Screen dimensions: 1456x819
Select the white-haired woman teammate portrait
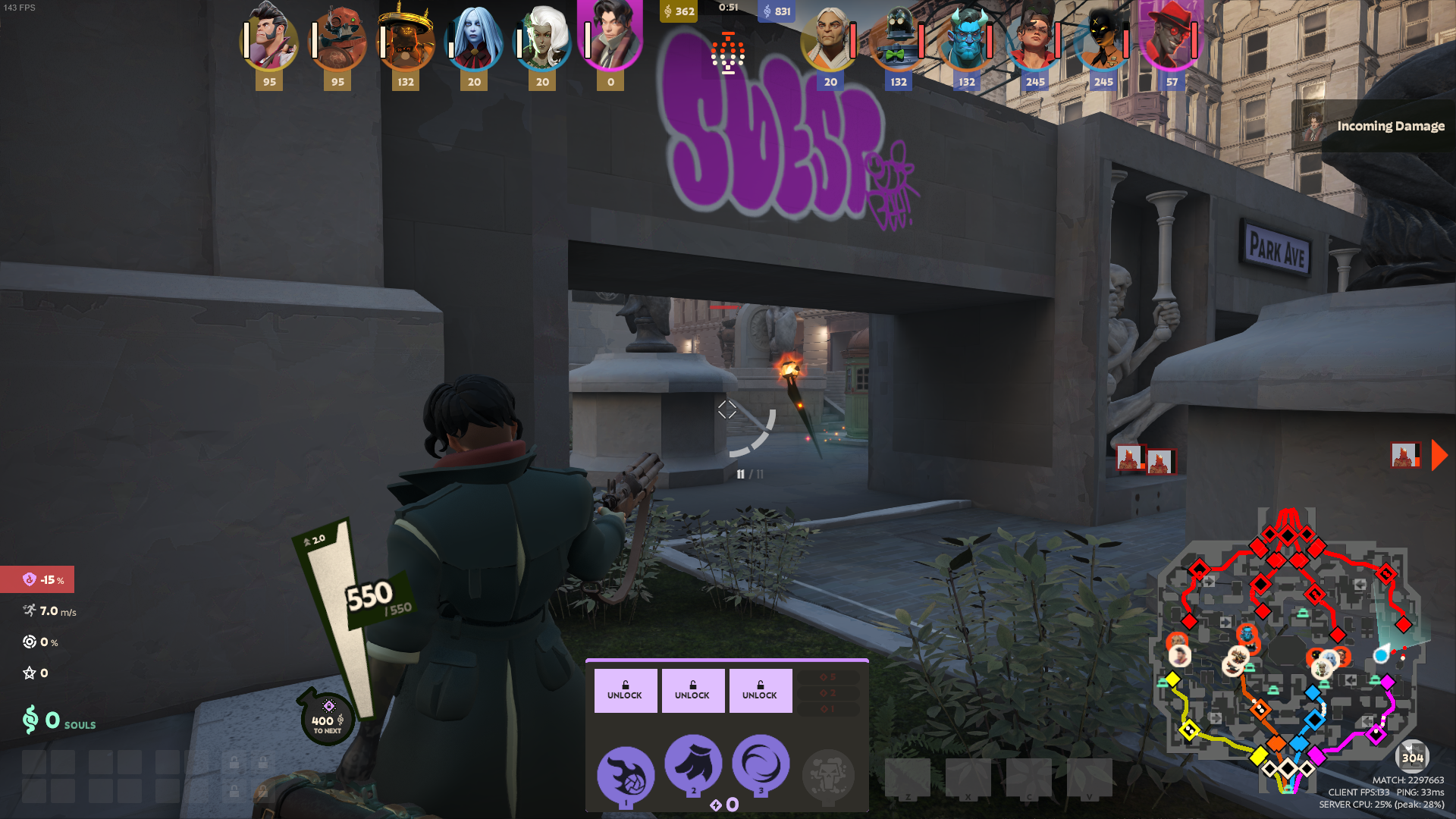point(542,39)
